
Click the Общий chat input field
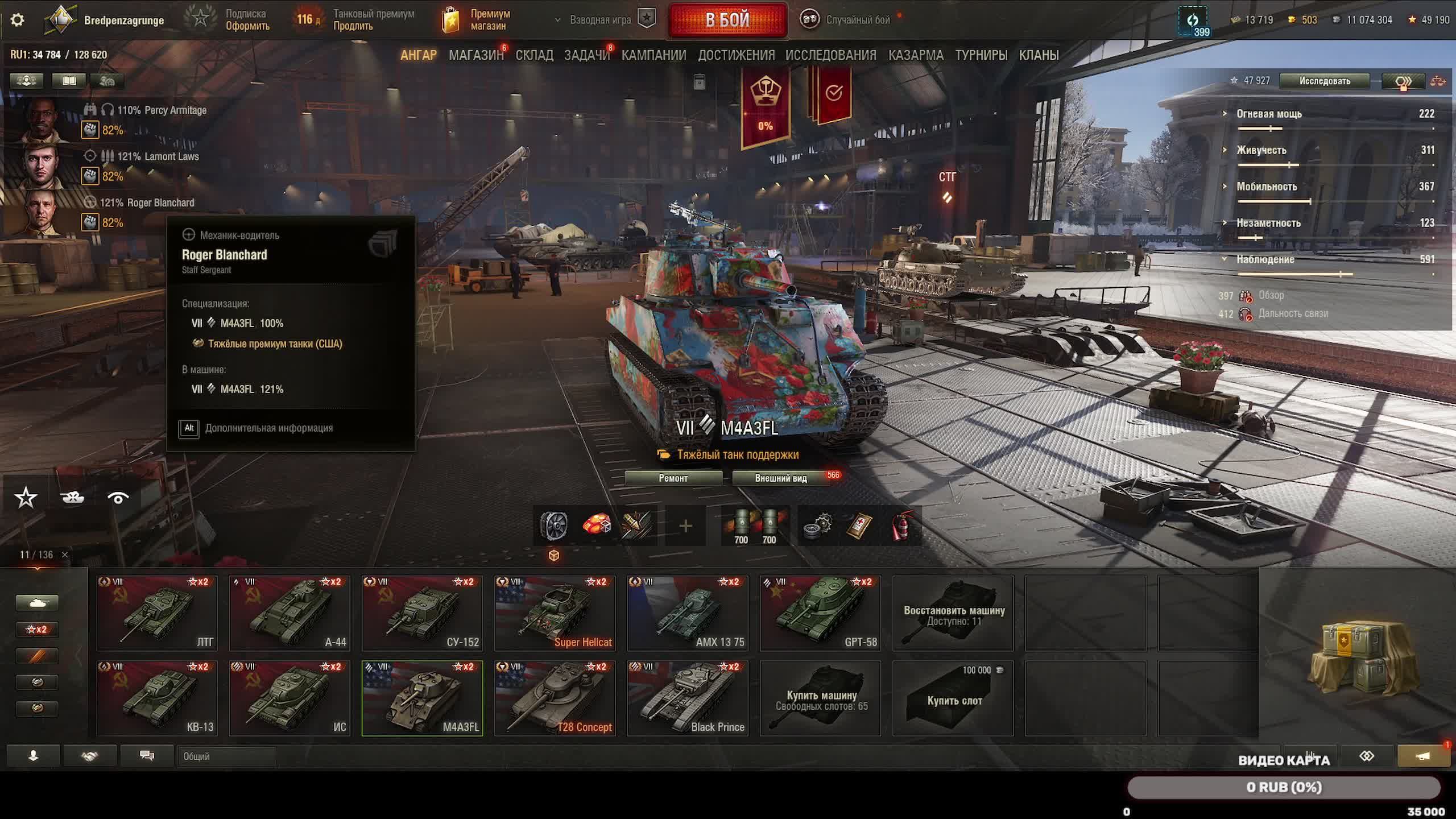coord(226,756)
